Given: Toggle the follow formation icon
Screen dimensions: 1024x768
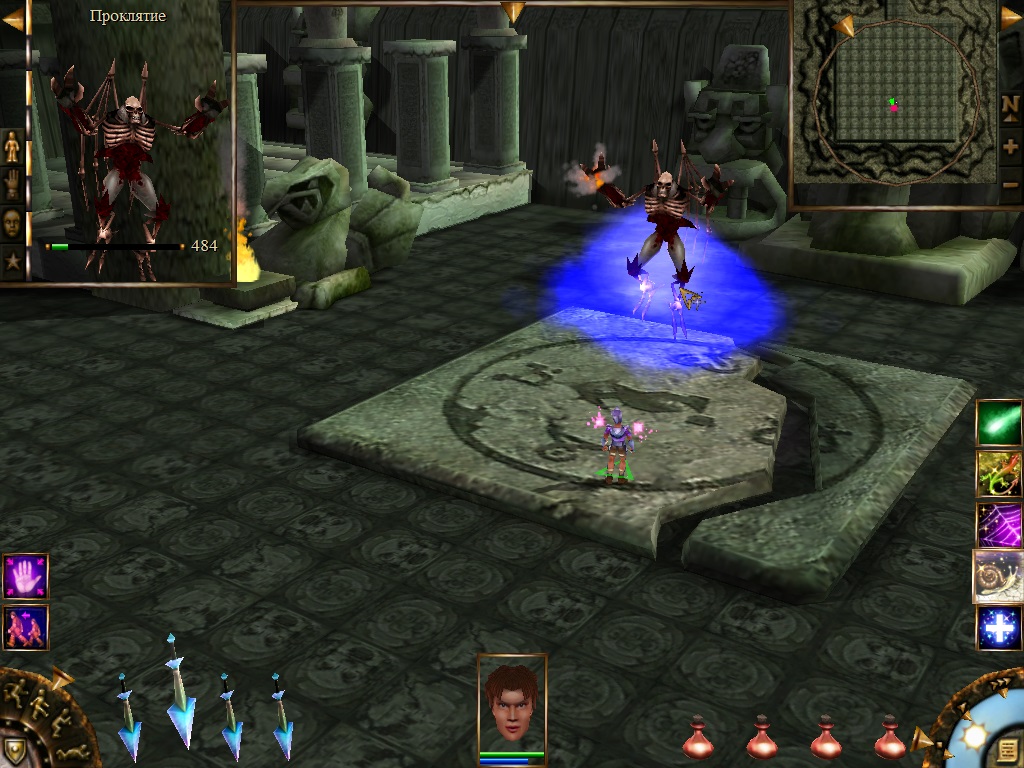Looking at the screenshot, I should pos(25,627).
